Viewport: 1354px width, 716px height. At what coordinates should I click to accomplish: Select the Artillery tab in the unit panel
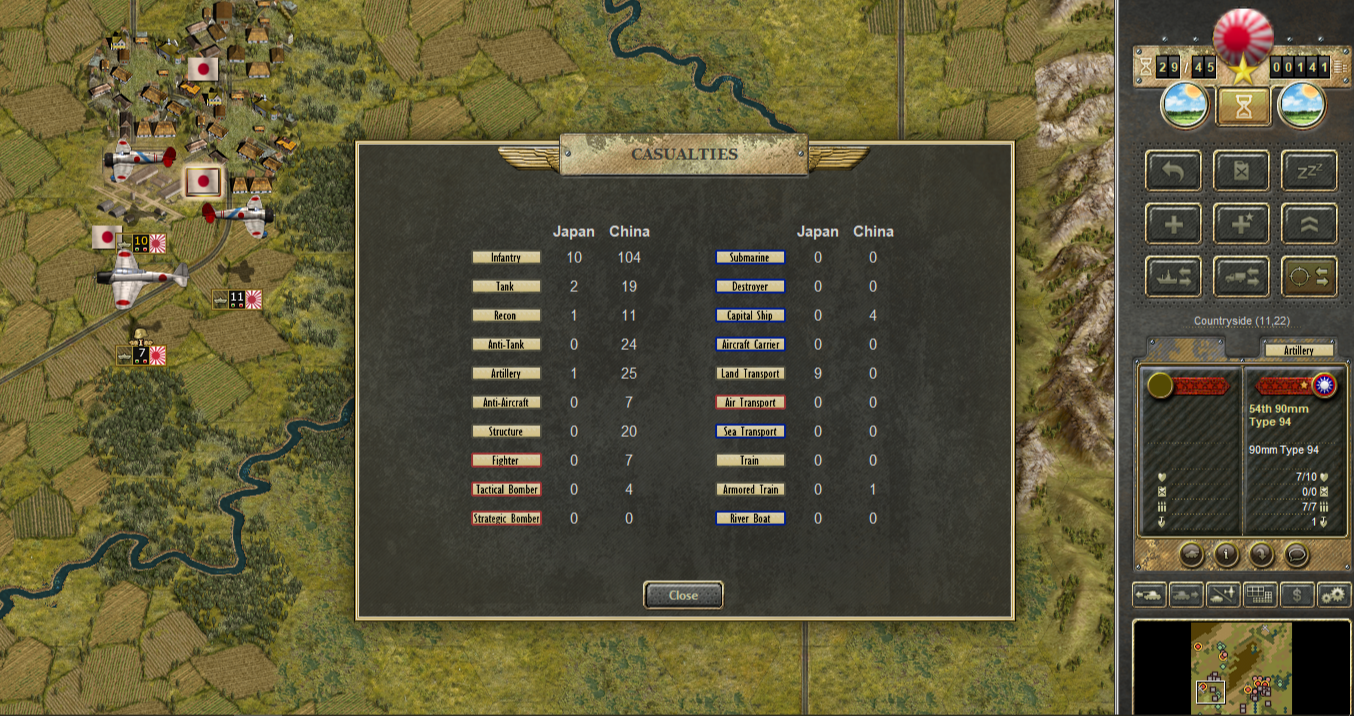(x=1300, y=350)
